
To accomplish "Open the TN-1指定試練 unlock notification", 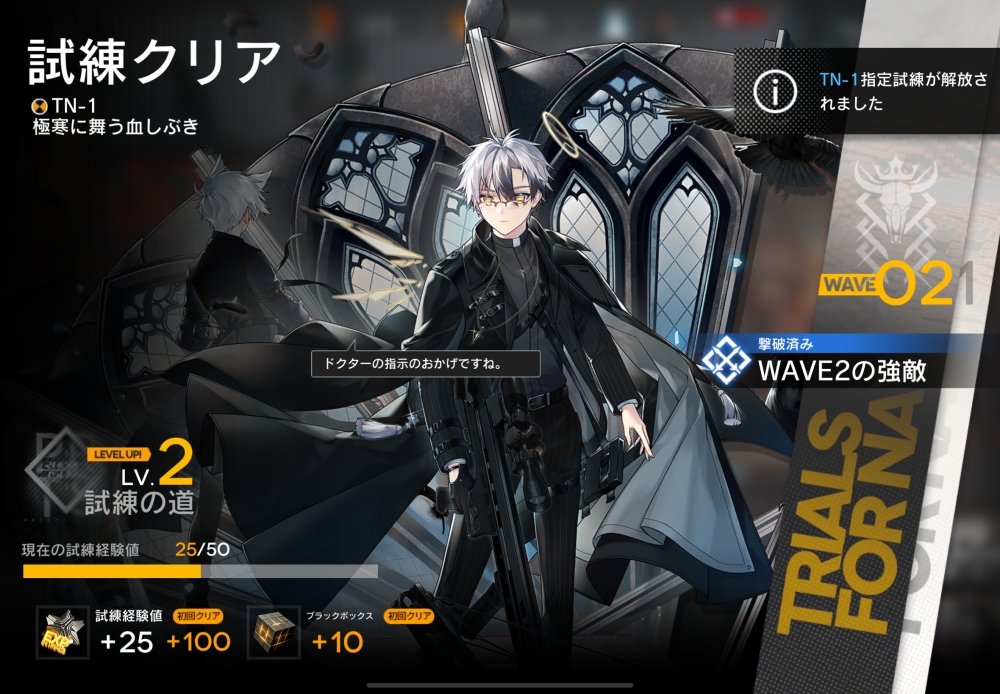I will pos(866,91).
